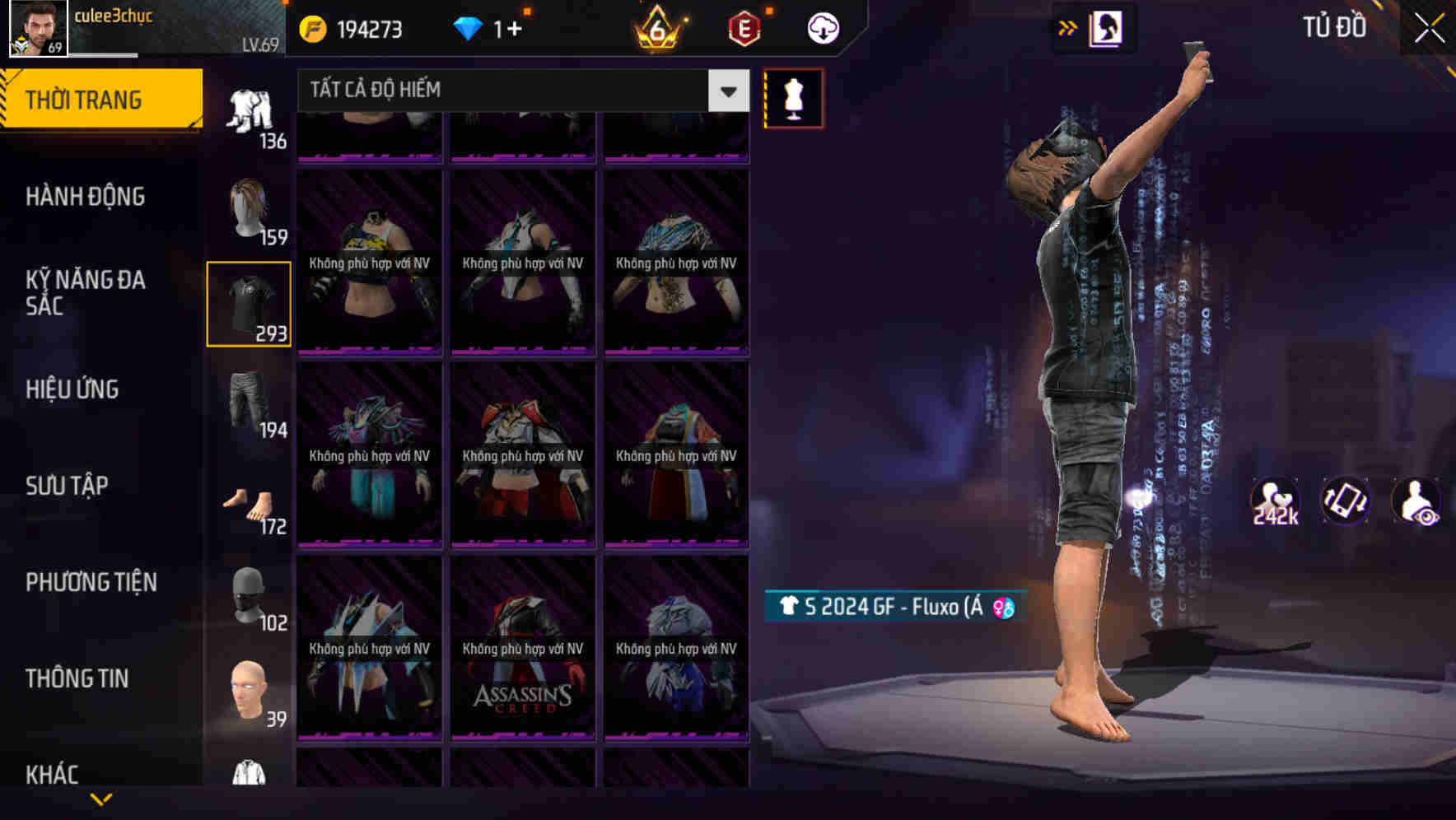
Task: Toggle the mannequin display mode
Action: coord(793,98)
